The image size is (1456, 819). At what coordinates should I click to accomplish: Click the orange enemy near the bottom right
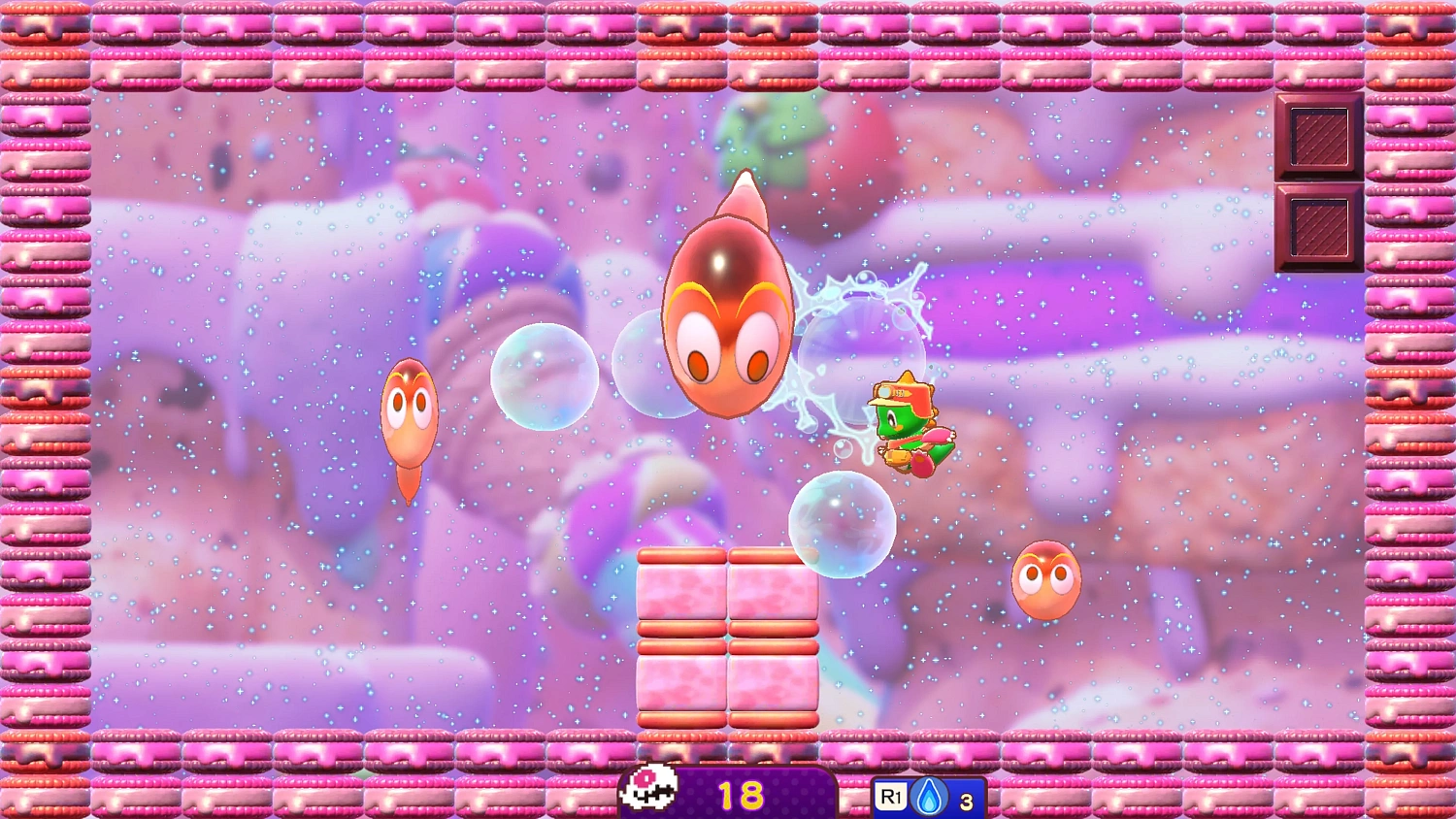(x=1046, y=577)
